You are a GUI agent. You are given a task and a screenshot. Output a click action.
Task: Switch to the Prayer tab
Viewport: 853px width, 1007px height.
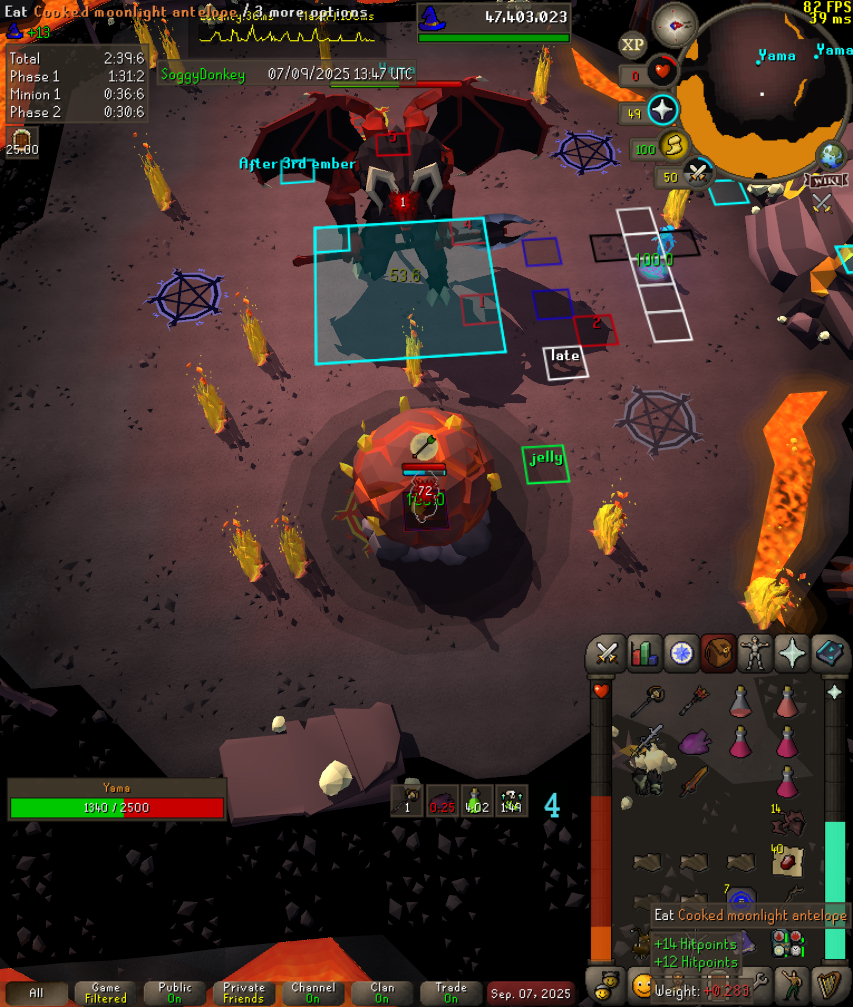[792, 654]
